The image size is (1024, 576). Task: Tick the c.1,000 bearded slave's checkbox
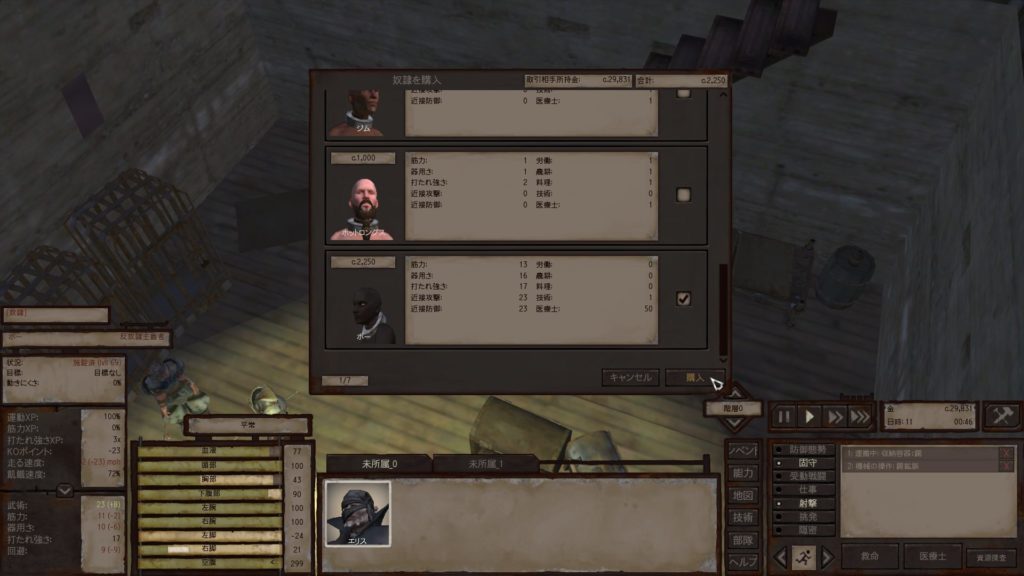[684, 194]
